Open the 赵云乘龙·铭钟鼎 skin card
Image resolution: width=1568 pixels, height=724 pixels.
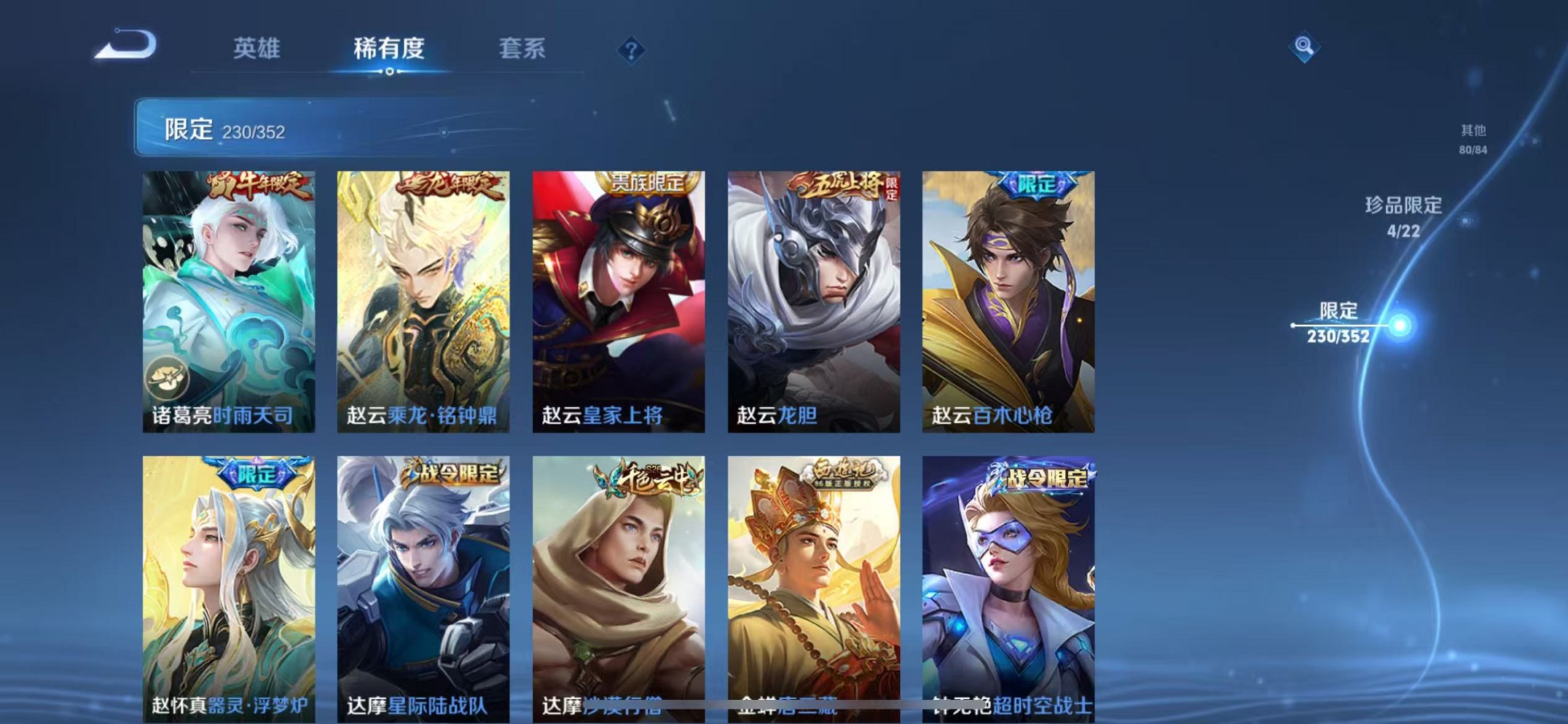tap(421, 299)
